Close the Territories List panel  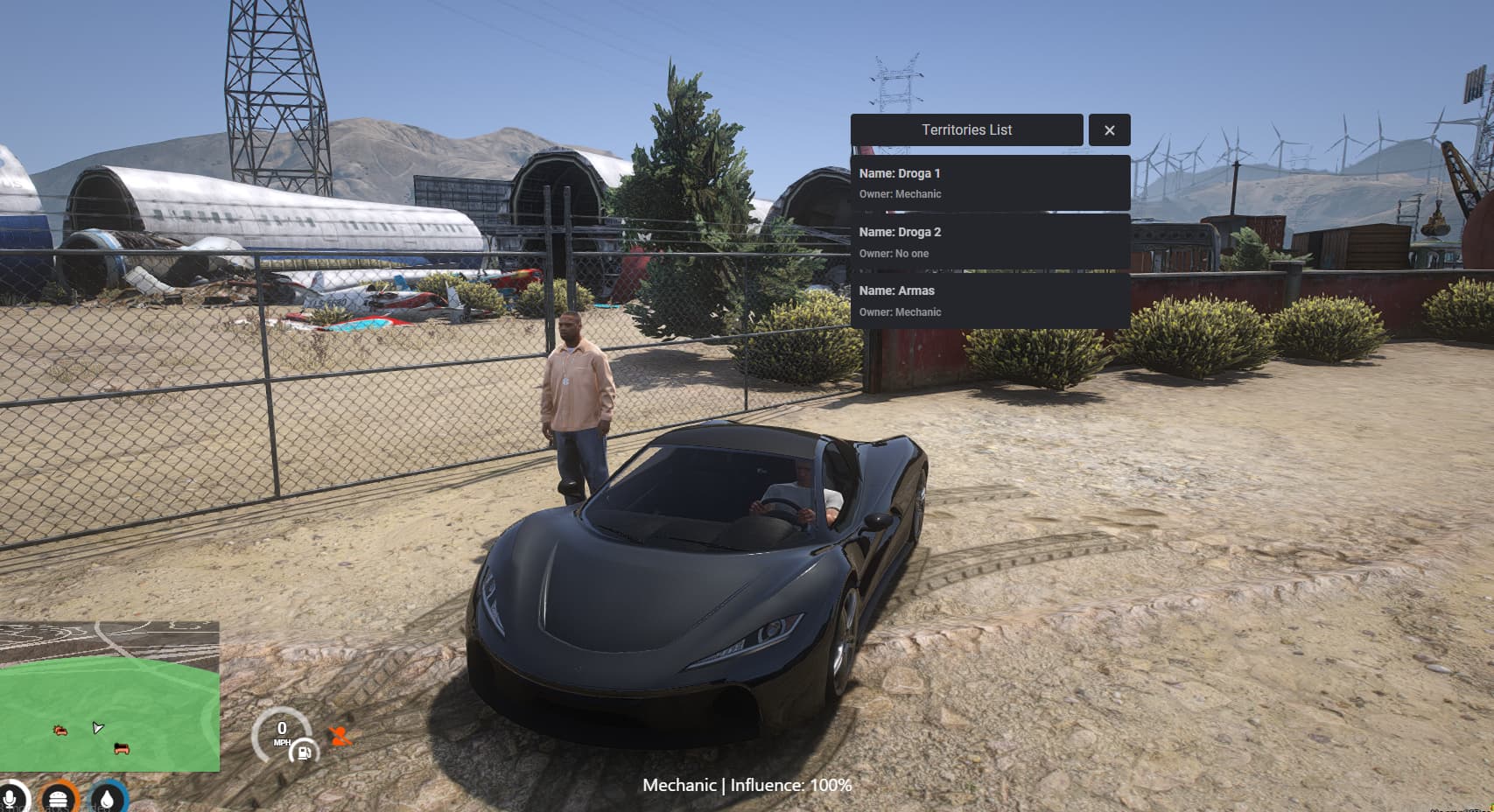pyautogui.click(x=1109, y=130)
